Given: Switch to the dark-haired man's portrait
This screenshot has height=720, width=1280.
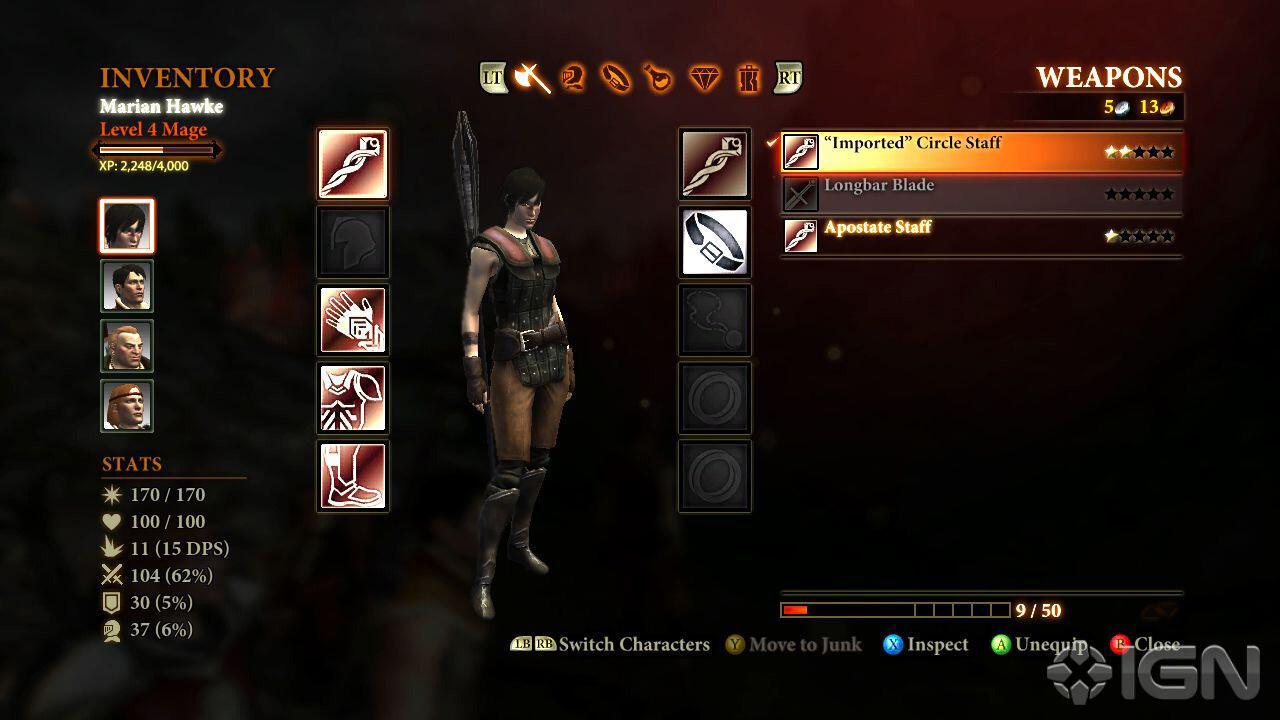Looking at the screenshot, I should coord(127,286).
